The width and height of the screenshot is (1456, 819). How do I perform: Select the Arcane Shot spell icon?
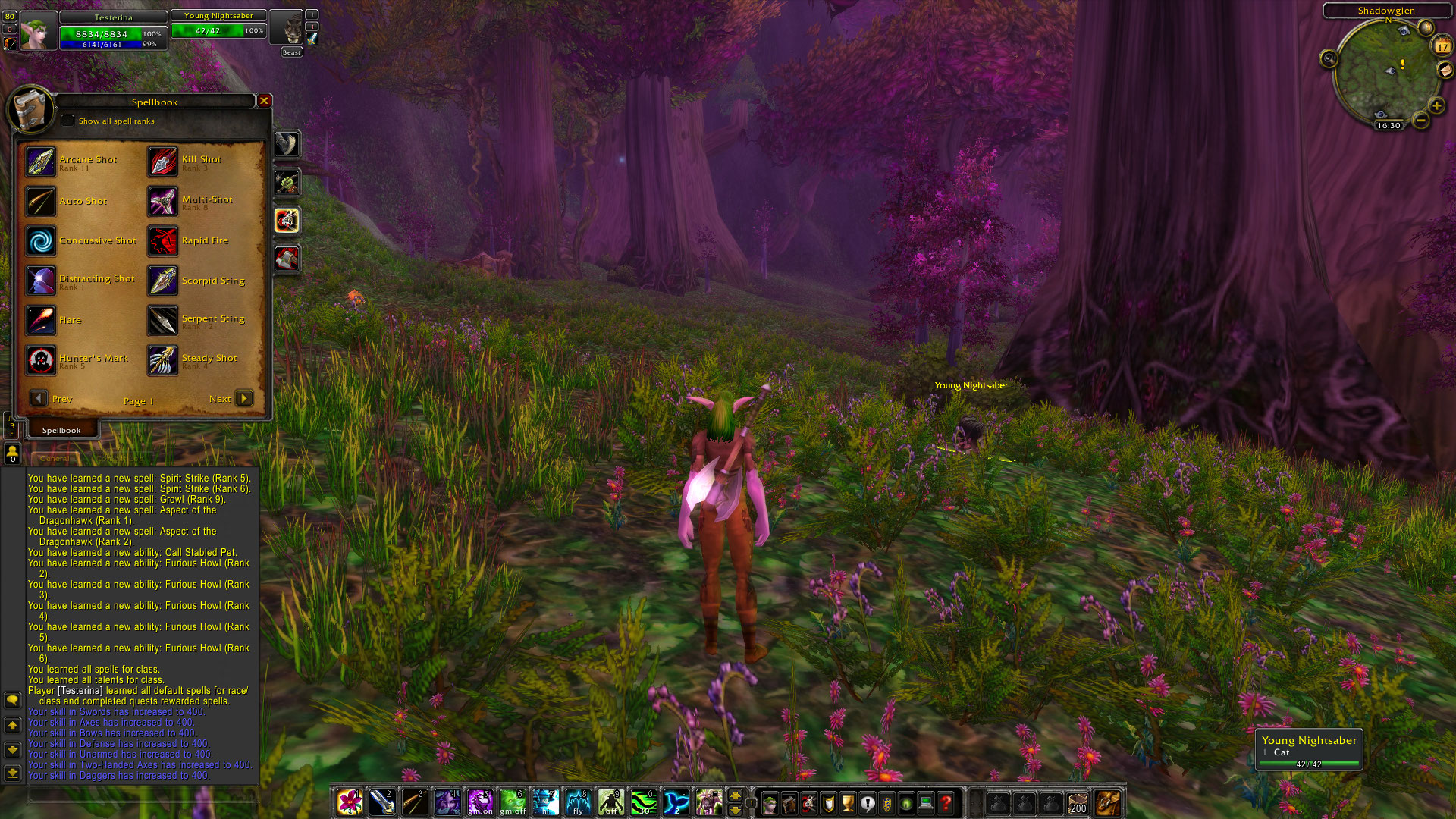tap(41, 162)
